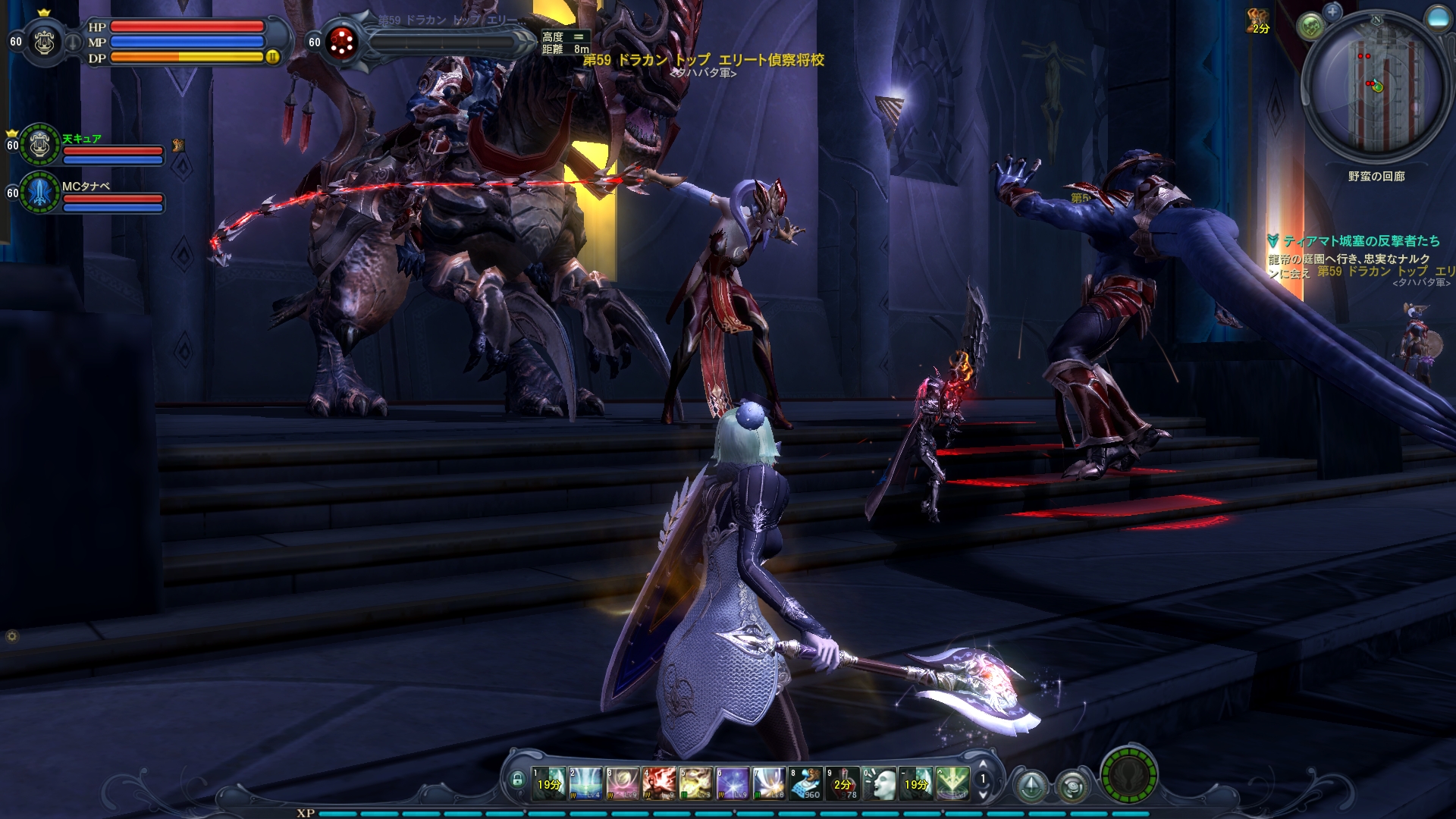The width and height of the screenshot is (1456, 819).
Task: Click the hotbar page up arrow
Action: click(984, 764)
